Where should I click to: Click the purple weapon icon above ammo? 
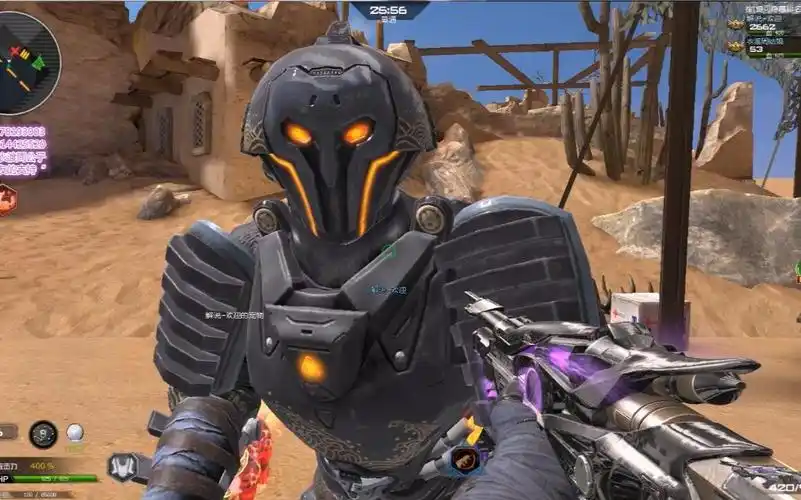(776, 470)
